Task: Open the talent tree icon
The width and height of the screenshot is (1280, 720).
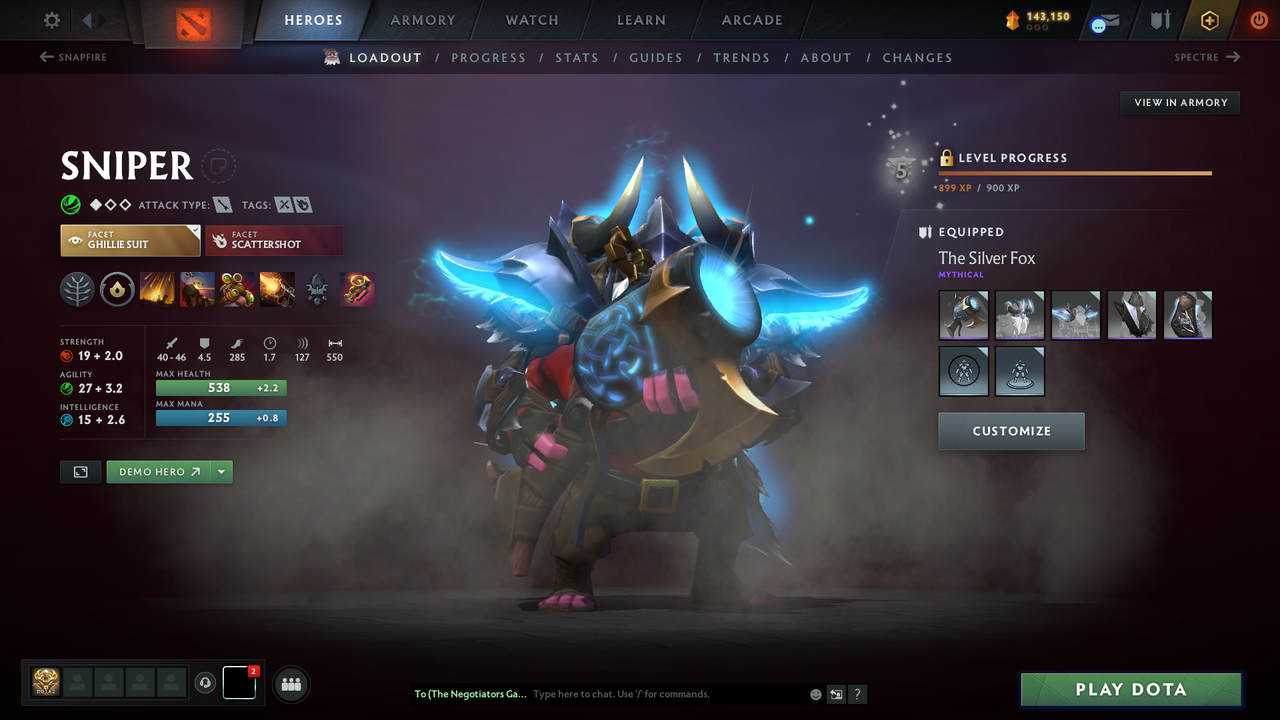Action: (78, 290)
